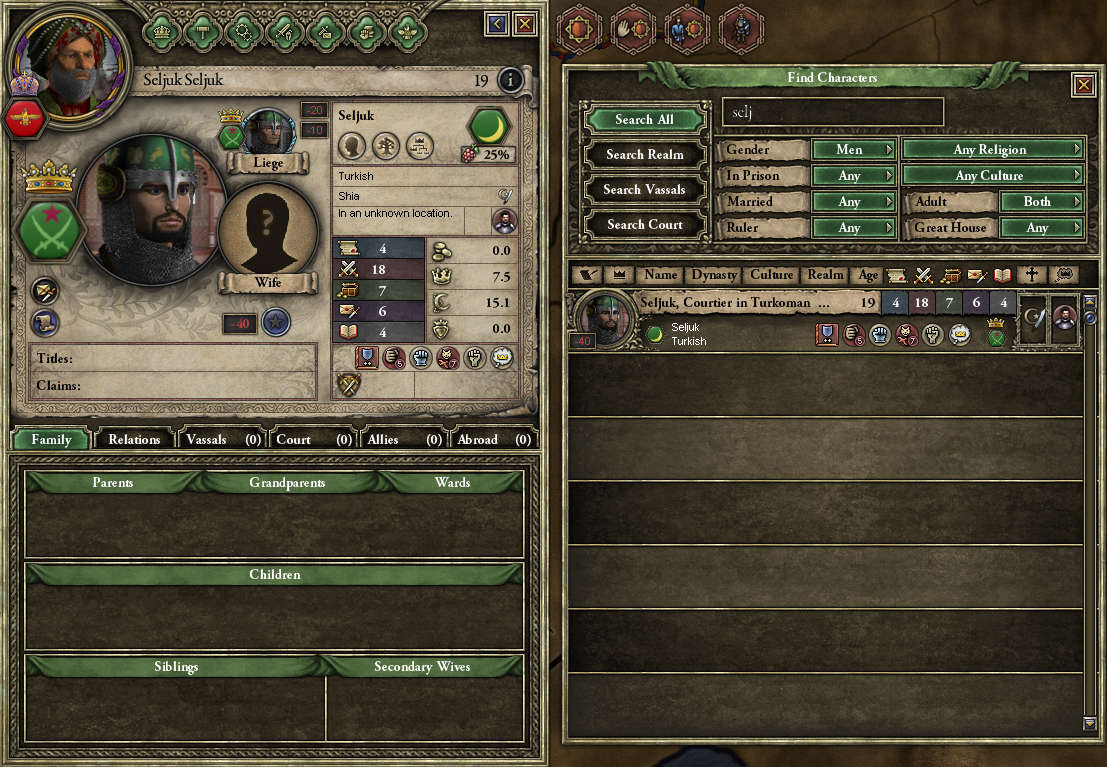Click the Search All button

(x=644, y=120)
